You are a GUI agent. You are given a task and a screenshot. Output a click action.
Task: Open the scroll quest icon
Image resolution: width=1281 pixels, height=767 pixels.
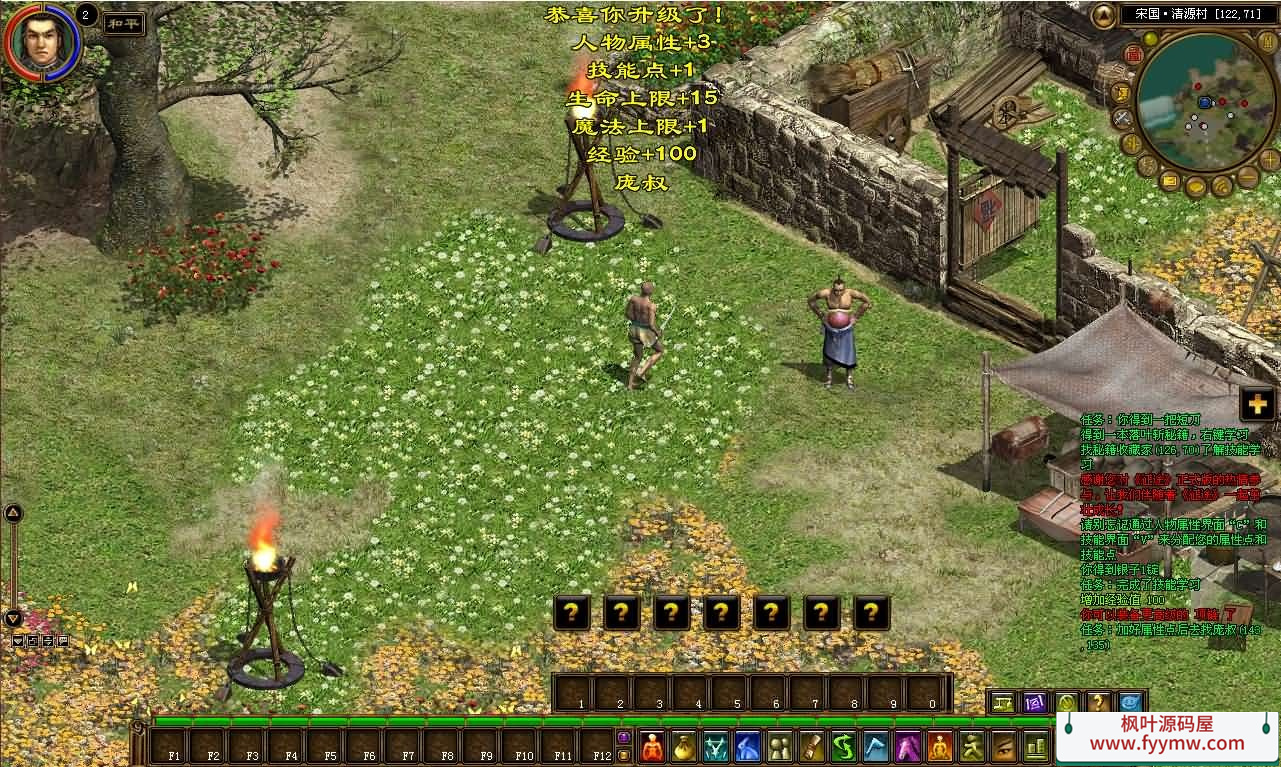click(812, 746)
